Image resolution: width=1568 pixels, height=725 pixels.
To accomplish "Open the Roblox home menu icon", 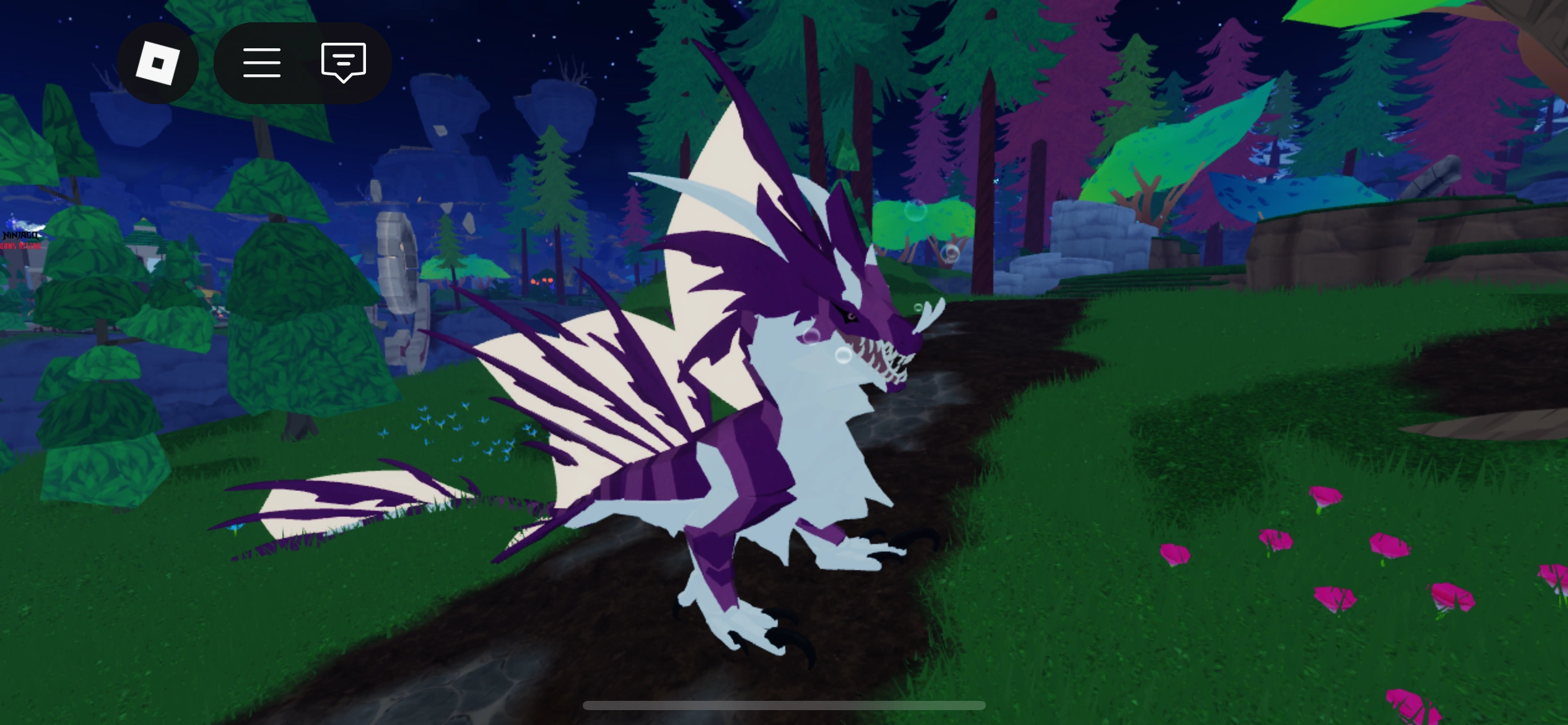I will click(157, 63).
